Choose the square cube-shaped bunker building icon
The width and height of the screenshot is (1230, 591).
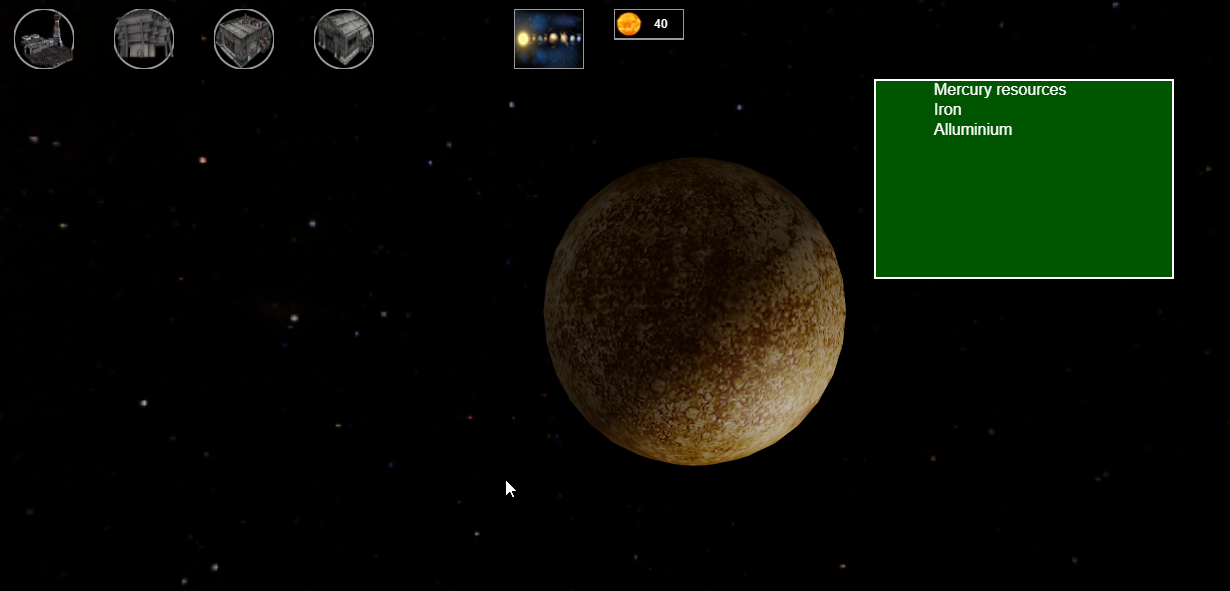(244, 39)
